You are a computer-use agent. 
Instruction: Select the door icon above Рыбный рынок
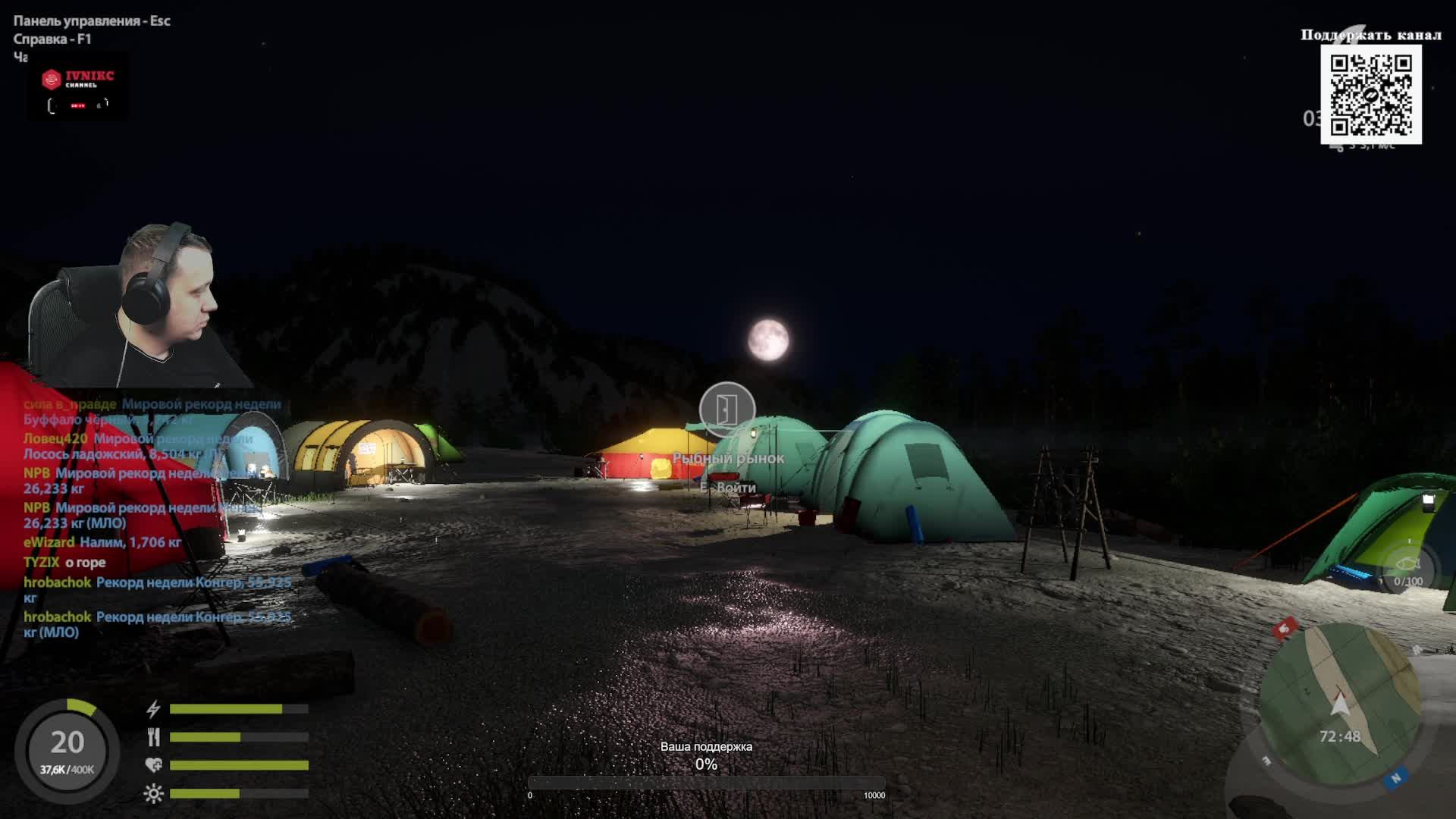click(x=726, y=409)
